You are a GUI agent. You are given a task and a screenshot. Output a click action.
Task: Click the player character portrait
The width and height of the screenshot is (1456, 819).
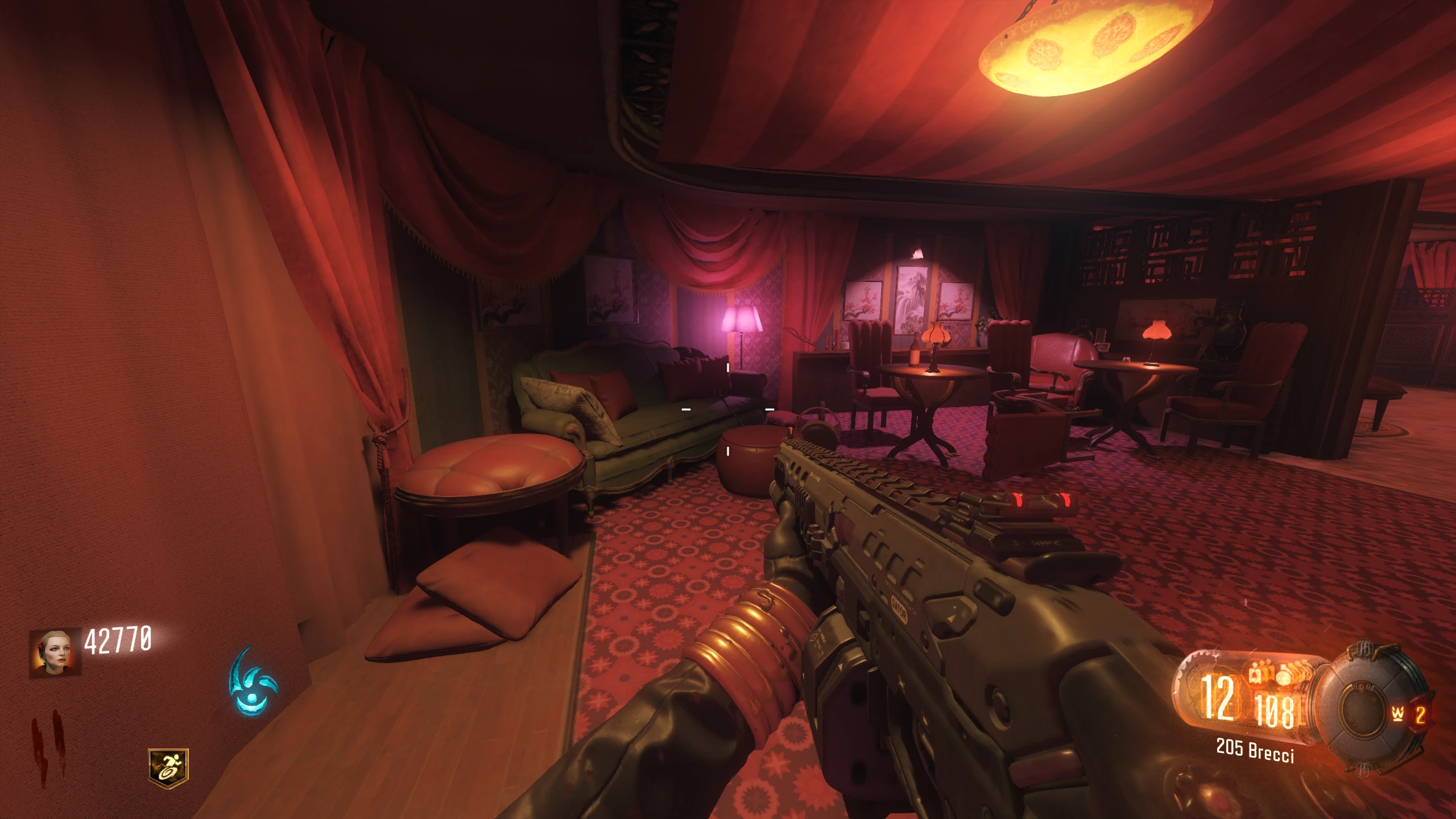point(55,652)
